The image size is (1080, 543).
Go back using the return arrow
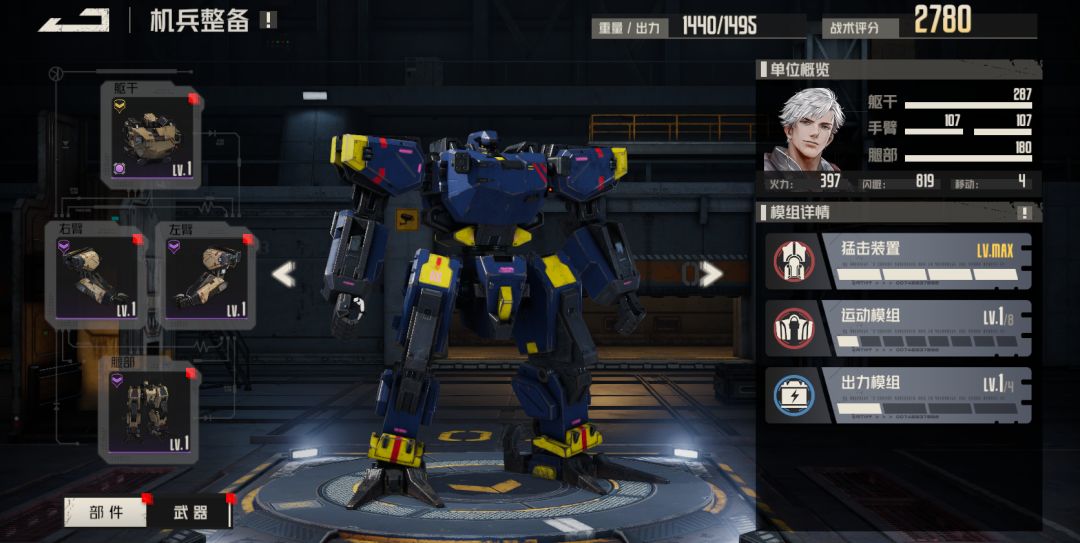pyautogui.click(x=75, y=20)
